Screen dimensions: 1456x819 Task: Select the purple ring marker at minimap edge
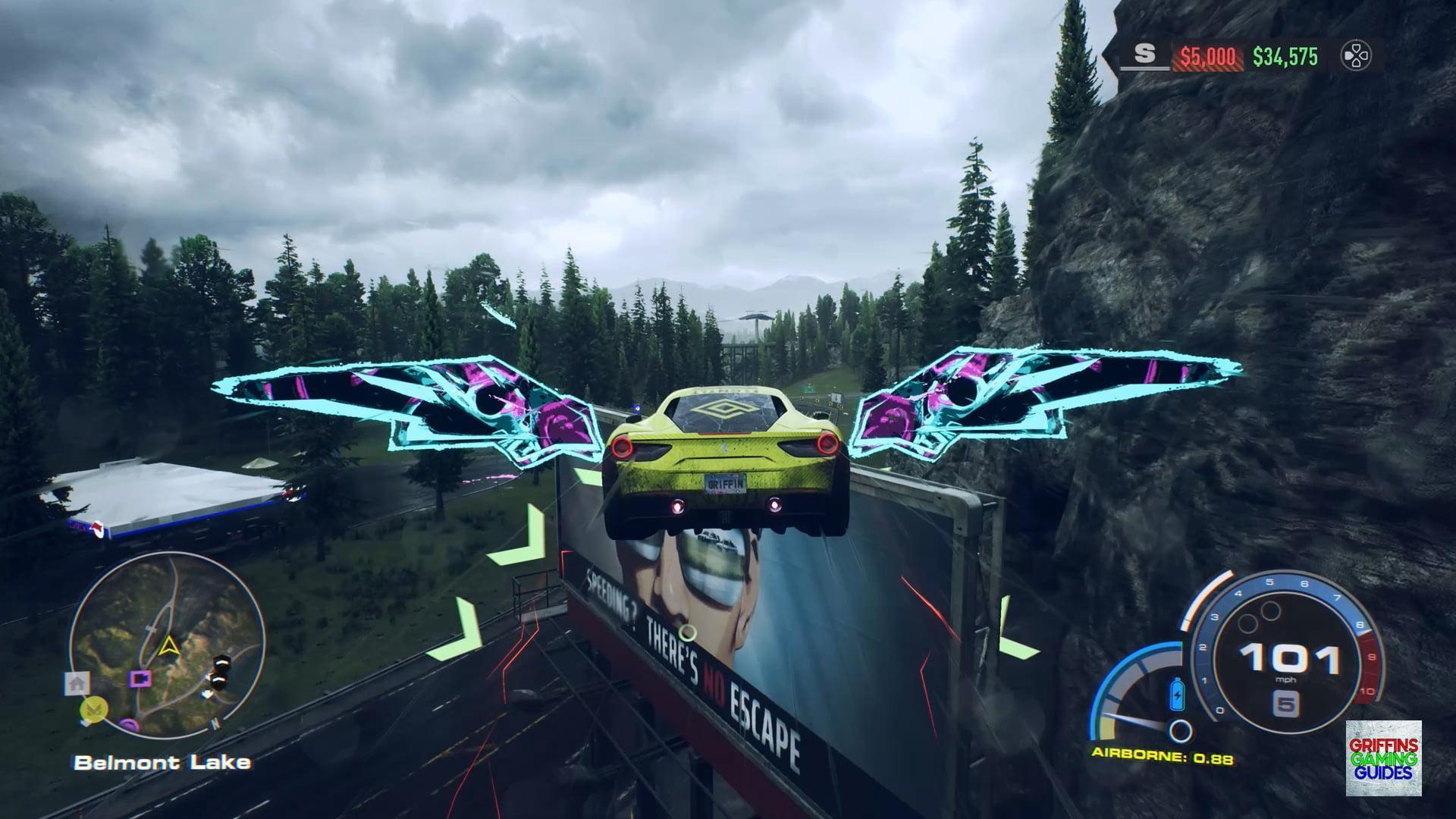[129, 726]
